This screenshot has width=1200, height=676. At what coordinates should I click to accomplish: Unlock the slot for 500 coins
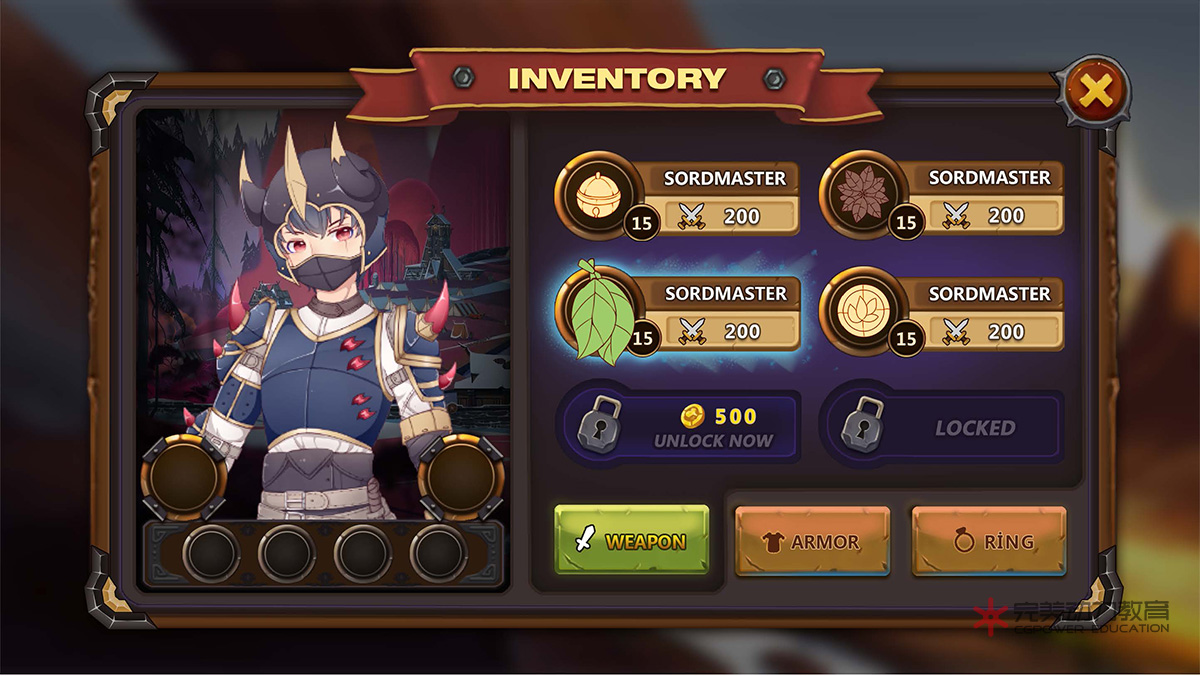(680, 428)
